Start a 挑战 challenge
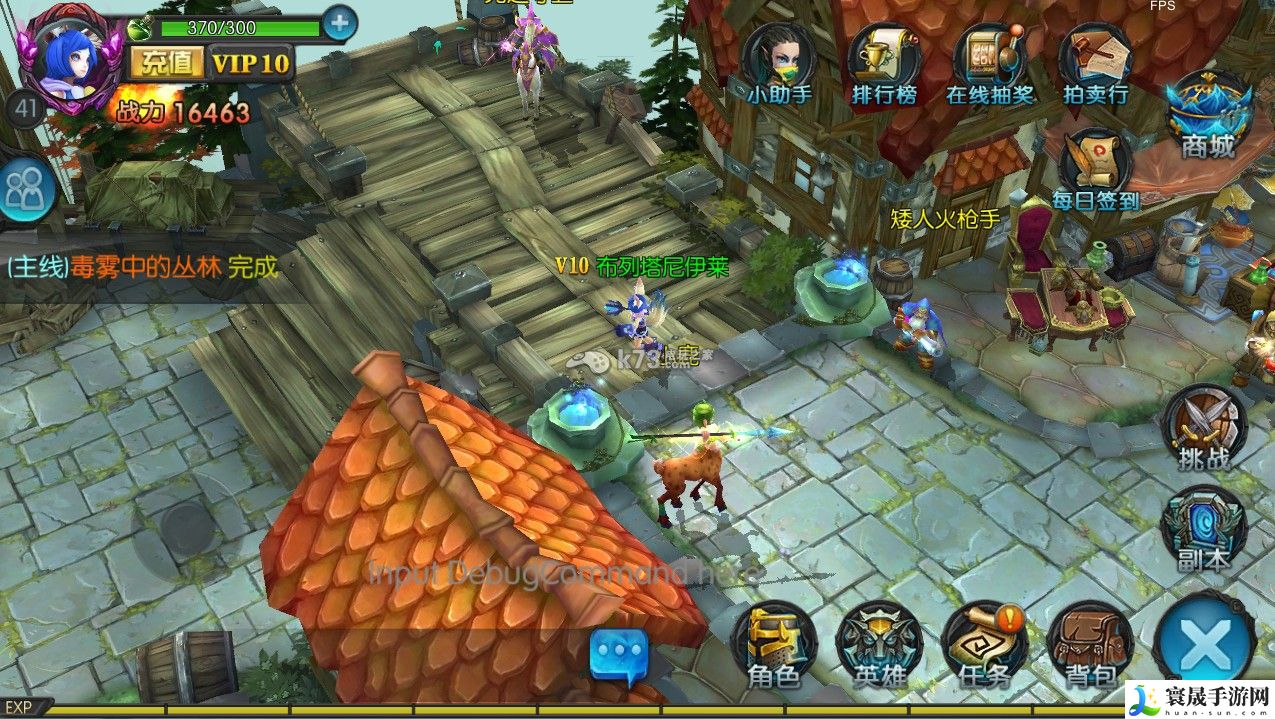Screen dimensions: 1275x719 point(1204,424)
